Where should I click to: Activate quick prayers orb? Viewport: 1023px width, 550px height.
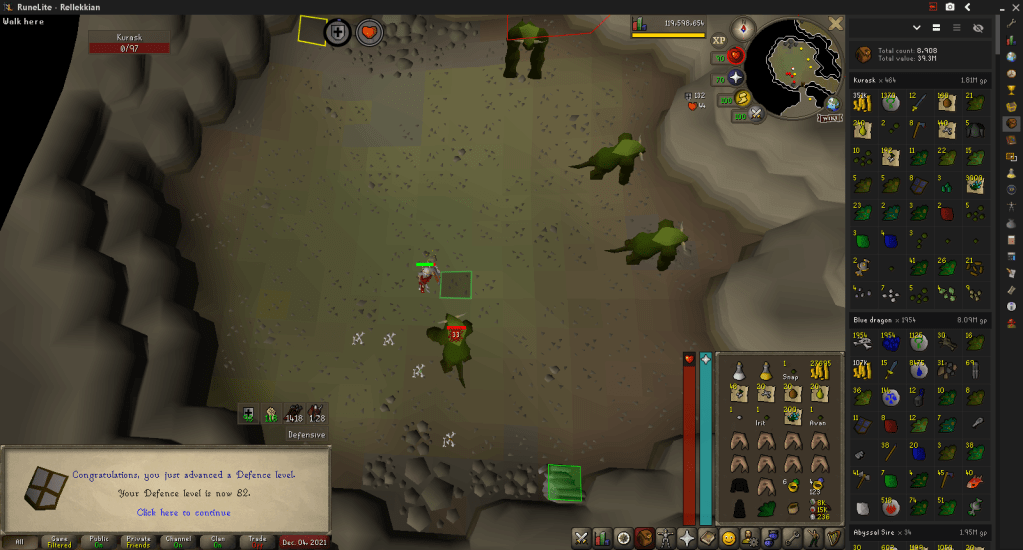click(x=738, y=77)
